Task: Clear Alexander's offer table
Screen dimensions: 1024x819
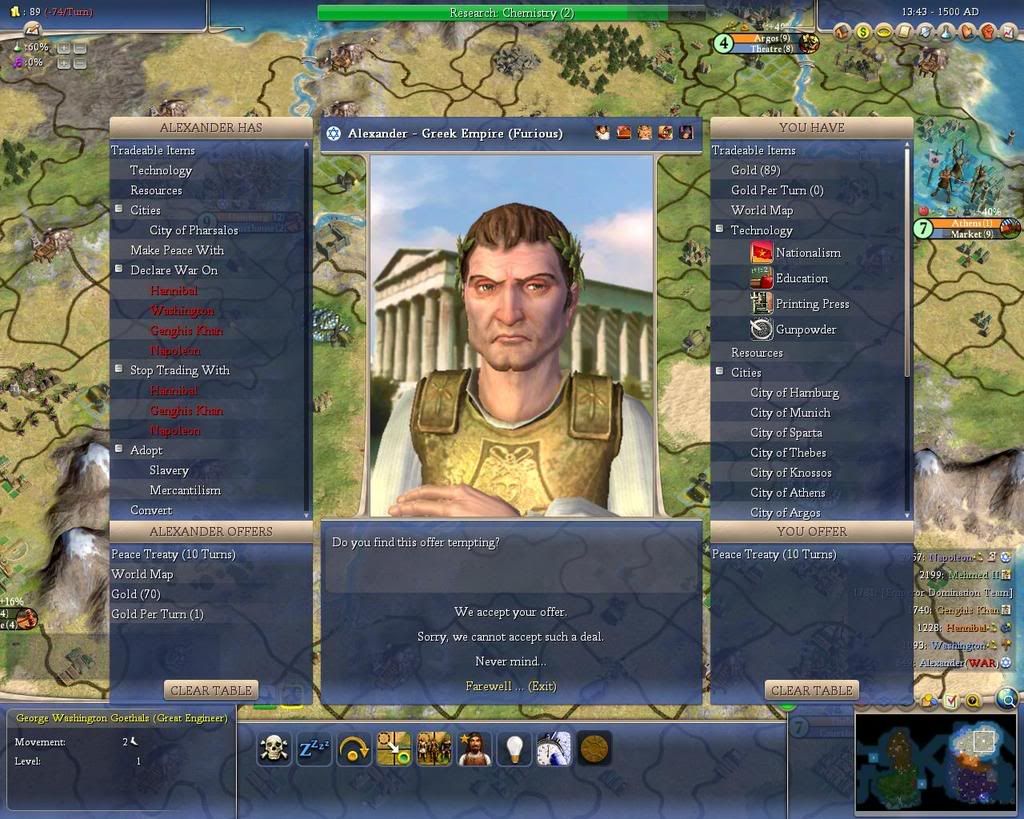Action: (x=210, y=690)
